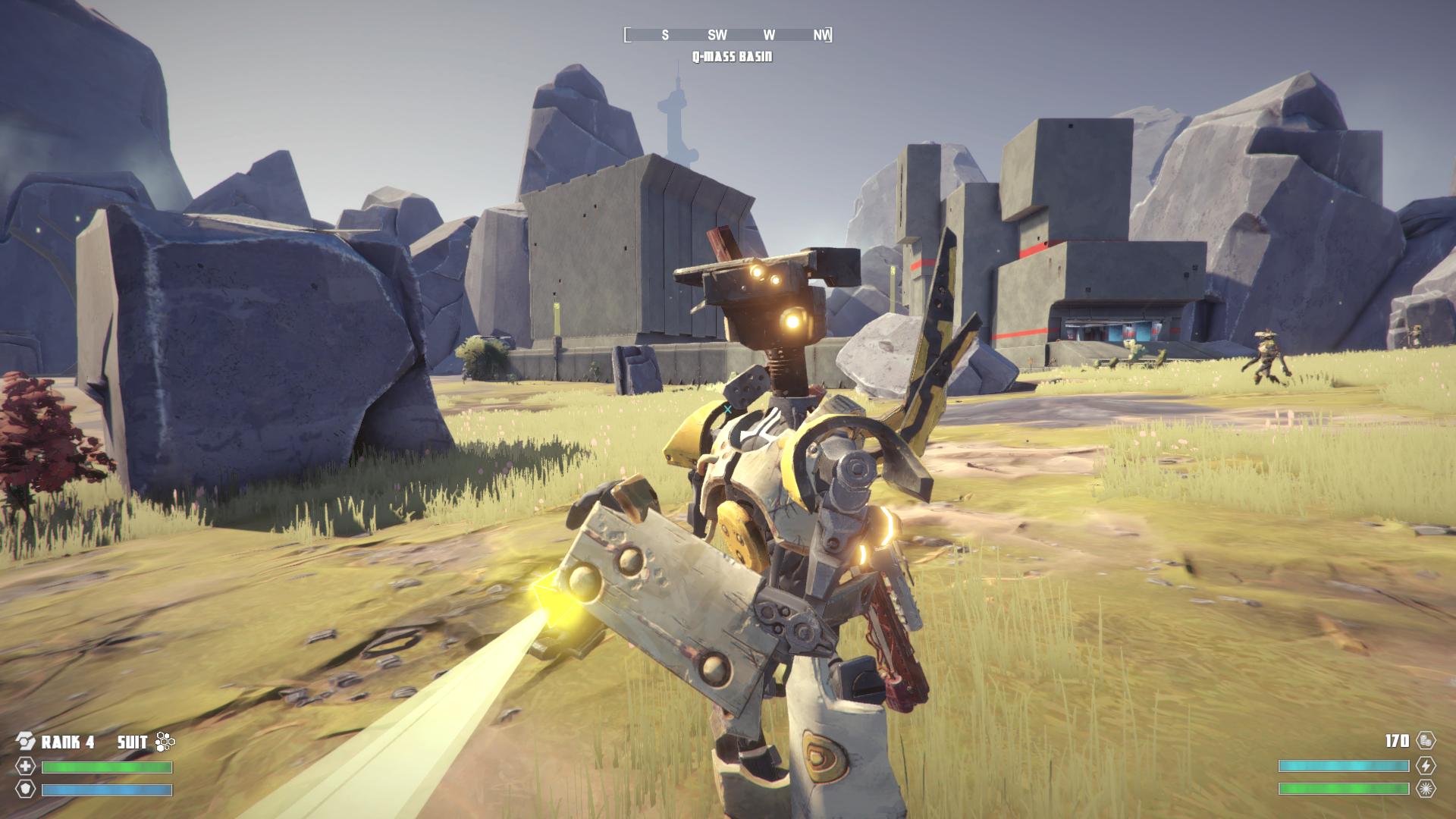Select the W direction on the compass
Viewport: 1456px width, 819px height.
pyautogui.click(x=768, y=34)
